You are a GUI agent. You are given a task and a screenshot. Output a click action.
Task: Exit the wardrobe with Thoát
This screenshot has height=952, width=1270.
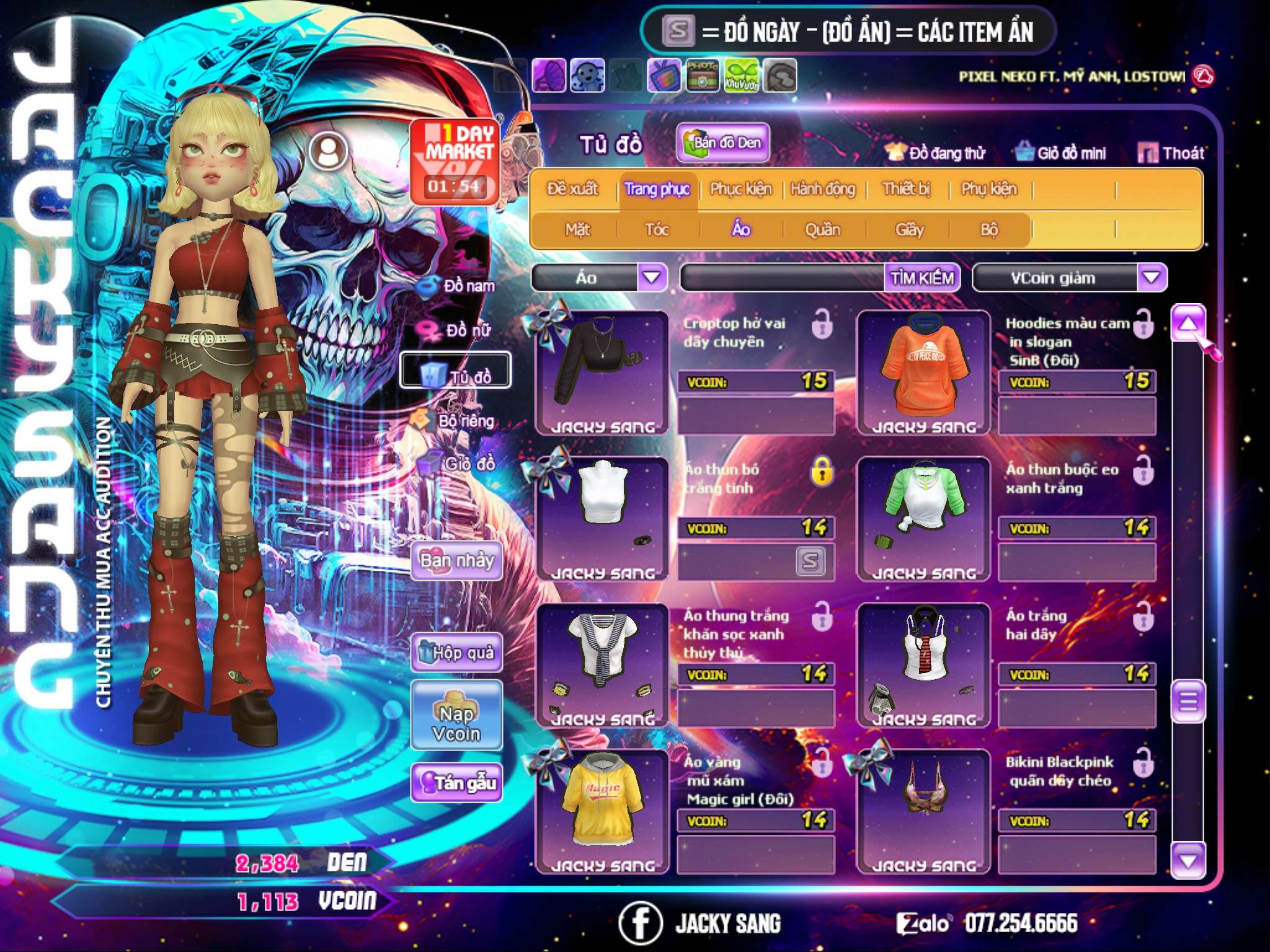click(x=1171, y=153)
